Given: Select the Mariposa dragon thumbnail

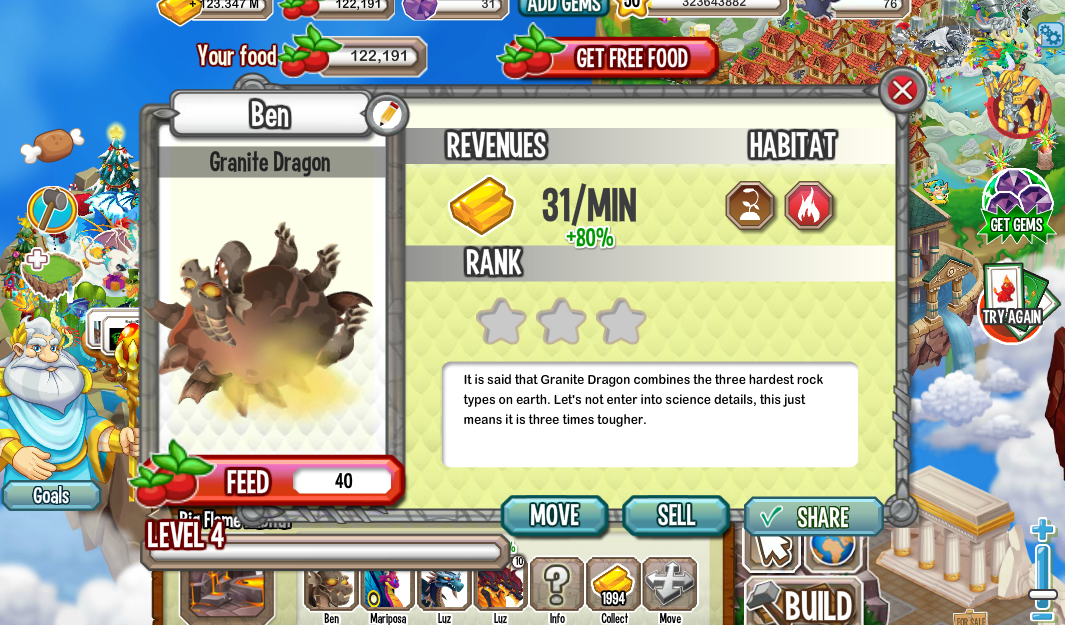Looking at the screenshot, I should click(x=387, y=587).
